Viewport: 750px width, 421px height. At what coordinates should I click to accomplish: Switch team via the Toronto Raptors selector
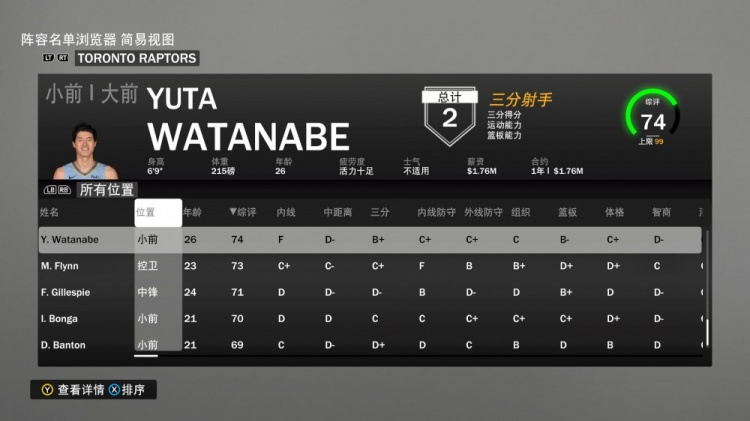click(x=137, y=58)
